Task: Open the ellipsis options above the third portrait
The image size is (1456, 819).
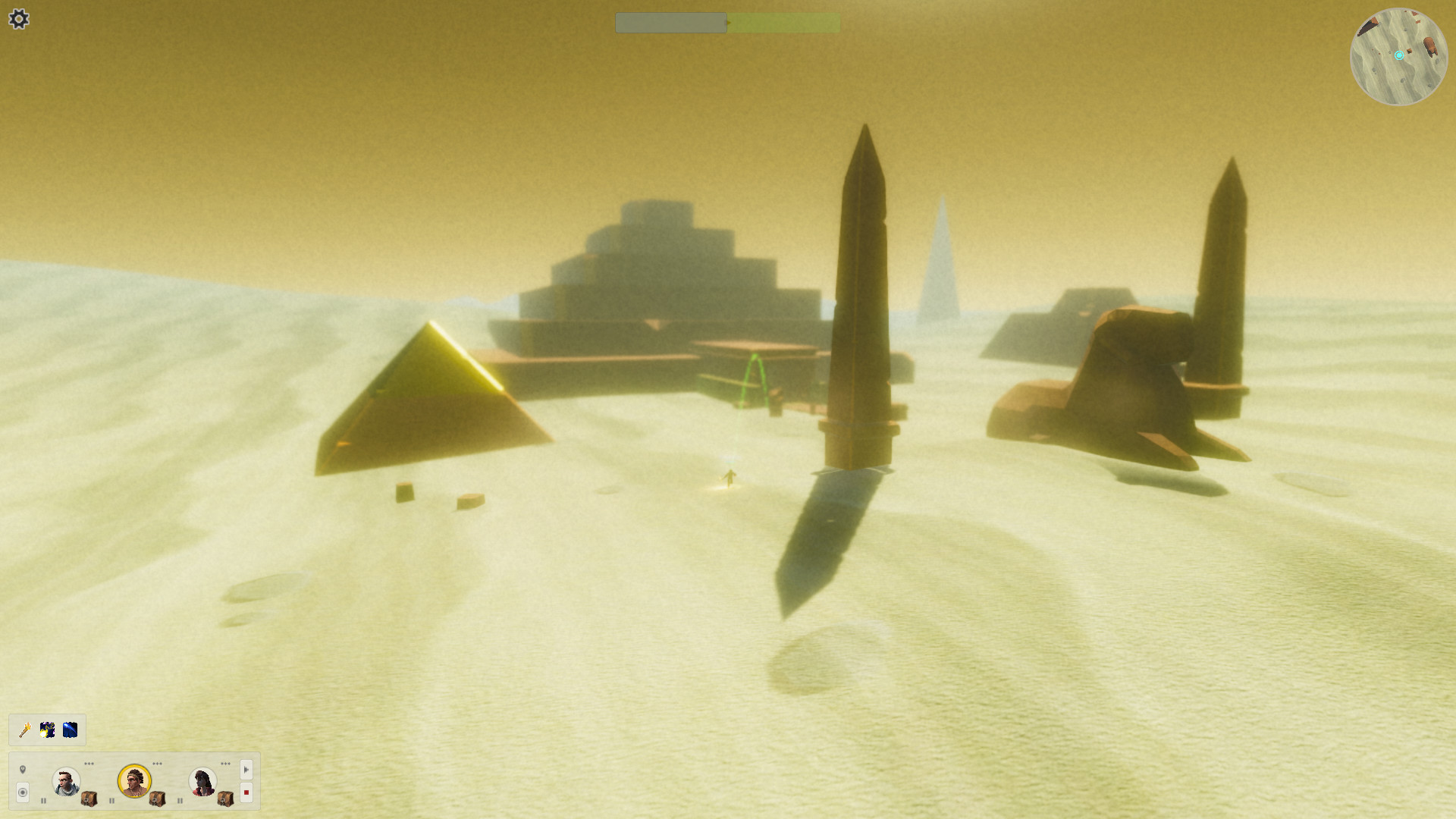Action: pos(226,764)
